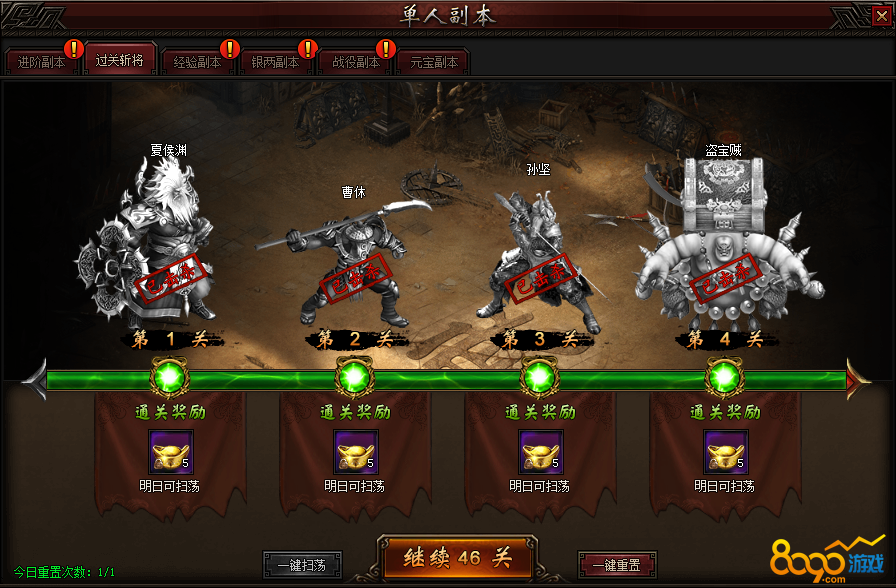Screen dimensions: 896x588
Task: Click the 继续 46 关 button
Action: pos(457,558)
